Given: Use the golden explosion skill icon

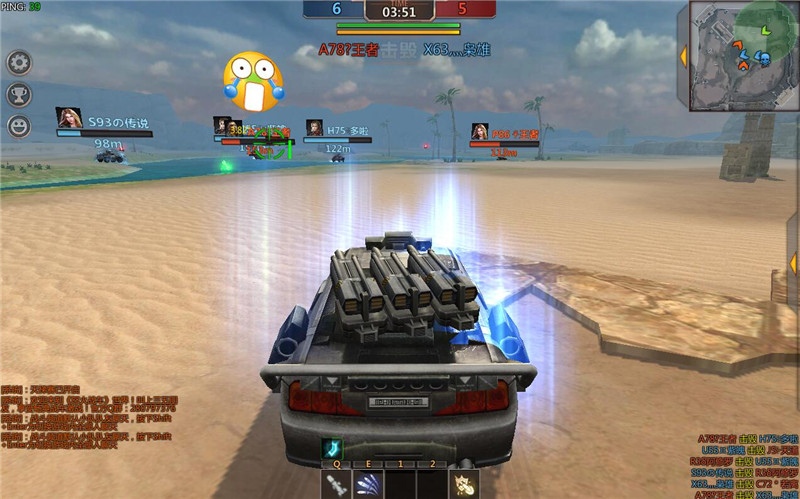Looking at the screenshot, I should [x=464, y=484].
